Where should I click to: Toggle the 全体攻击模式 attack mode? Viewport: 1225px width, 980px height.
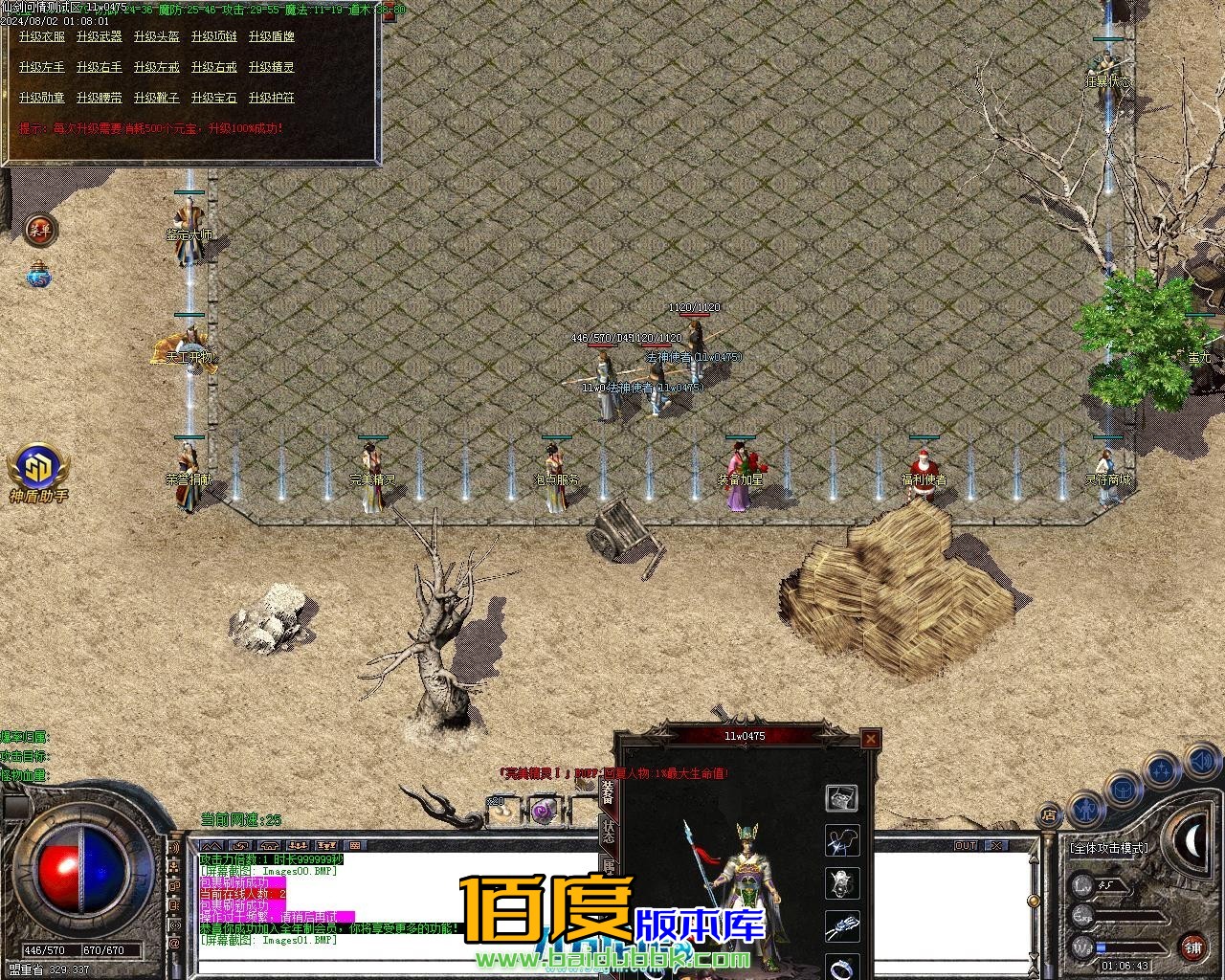pos(1109,848)
